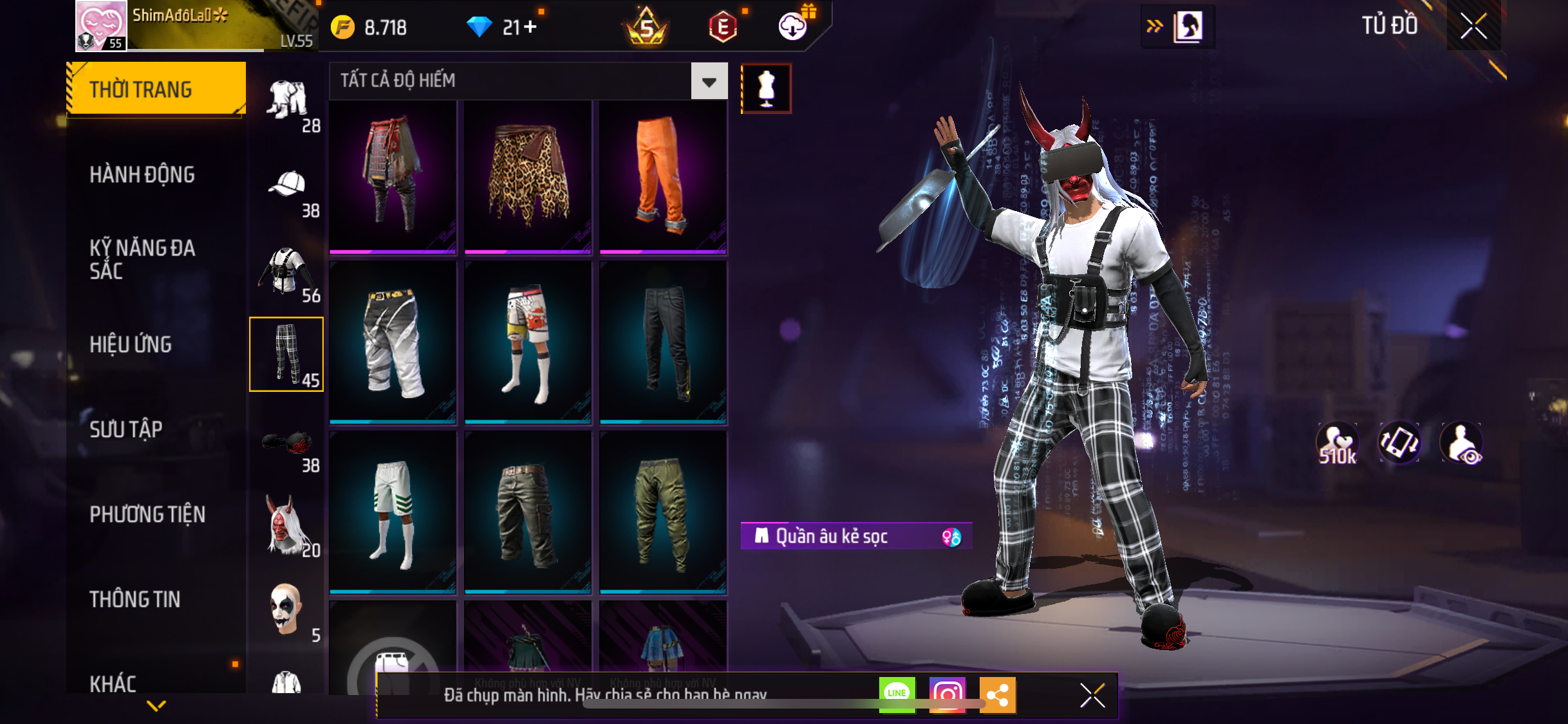Select the orange pants item
1568x724 pixels.
point(662,177)
